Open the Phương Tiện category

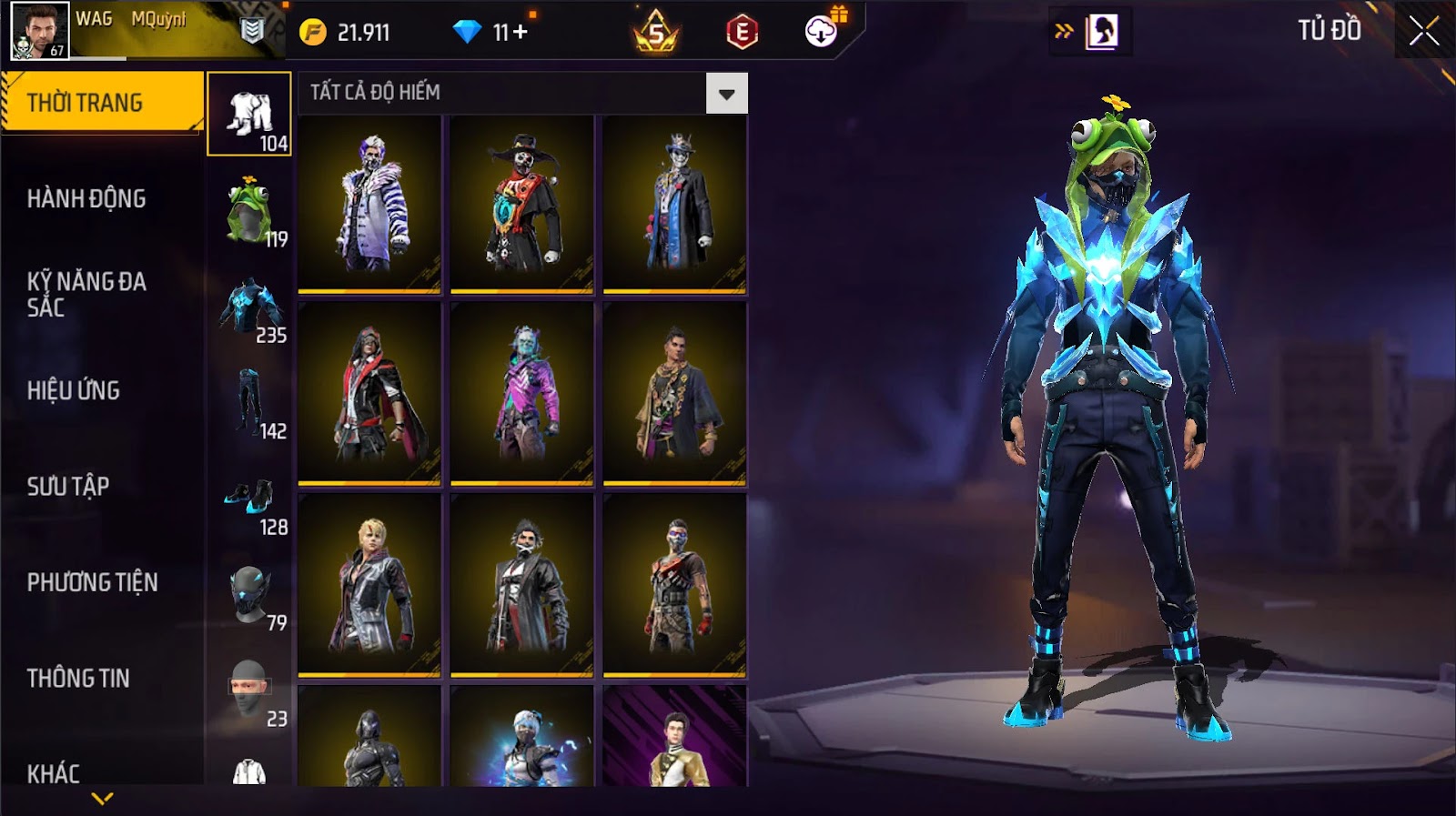[92, 582]
